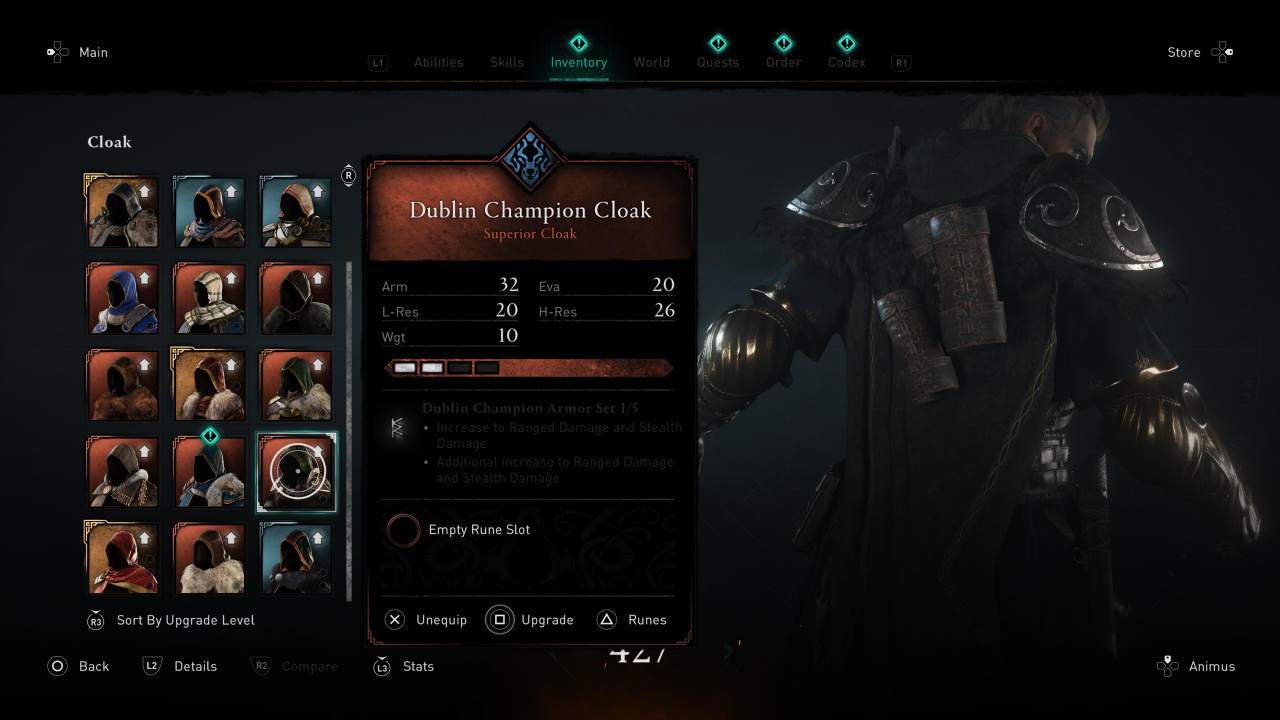Pick the cloak marked with a teal diamond

[210, 471]
